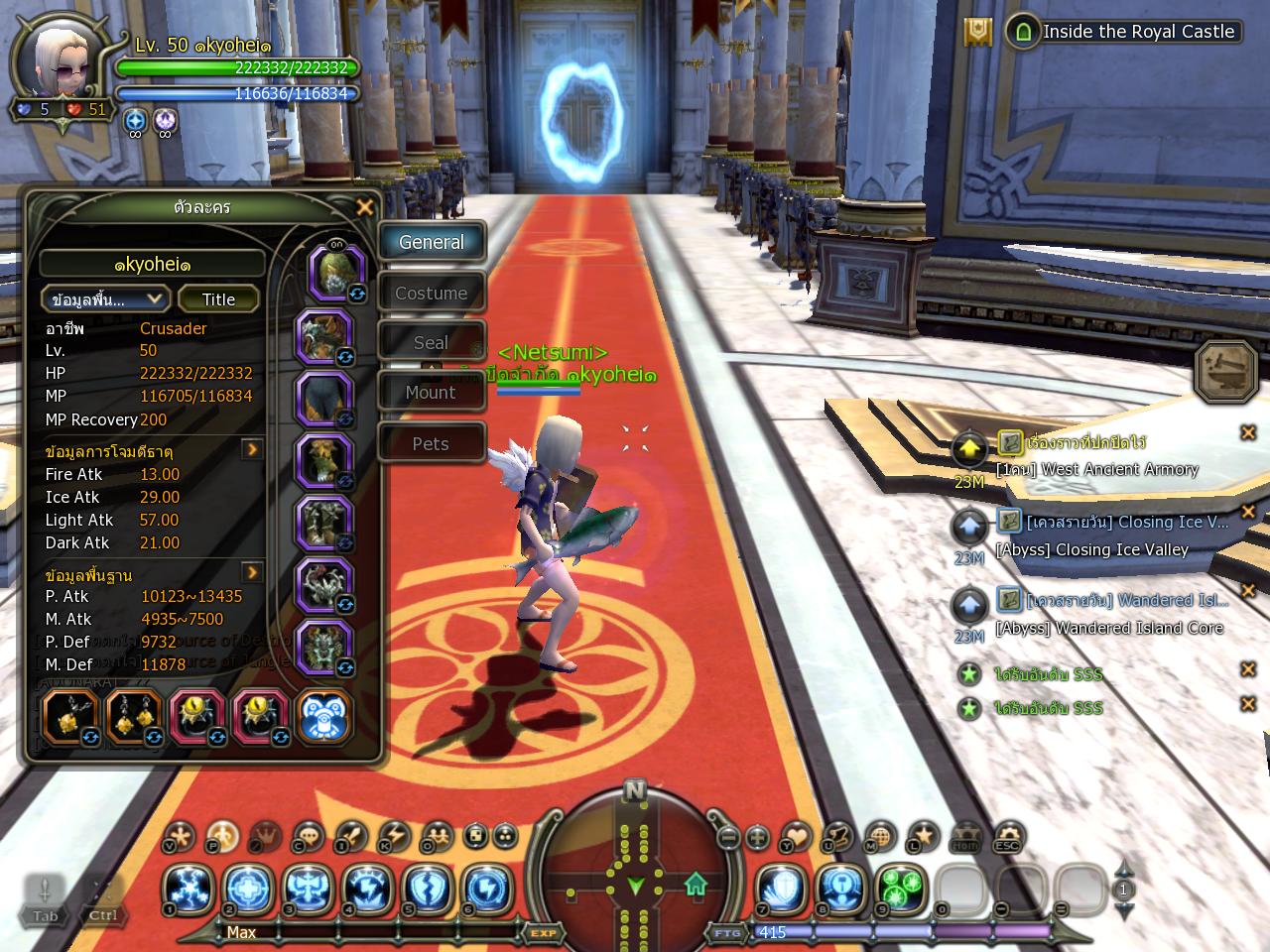Click the blue owl crest slot

click(x=323, y=716)
